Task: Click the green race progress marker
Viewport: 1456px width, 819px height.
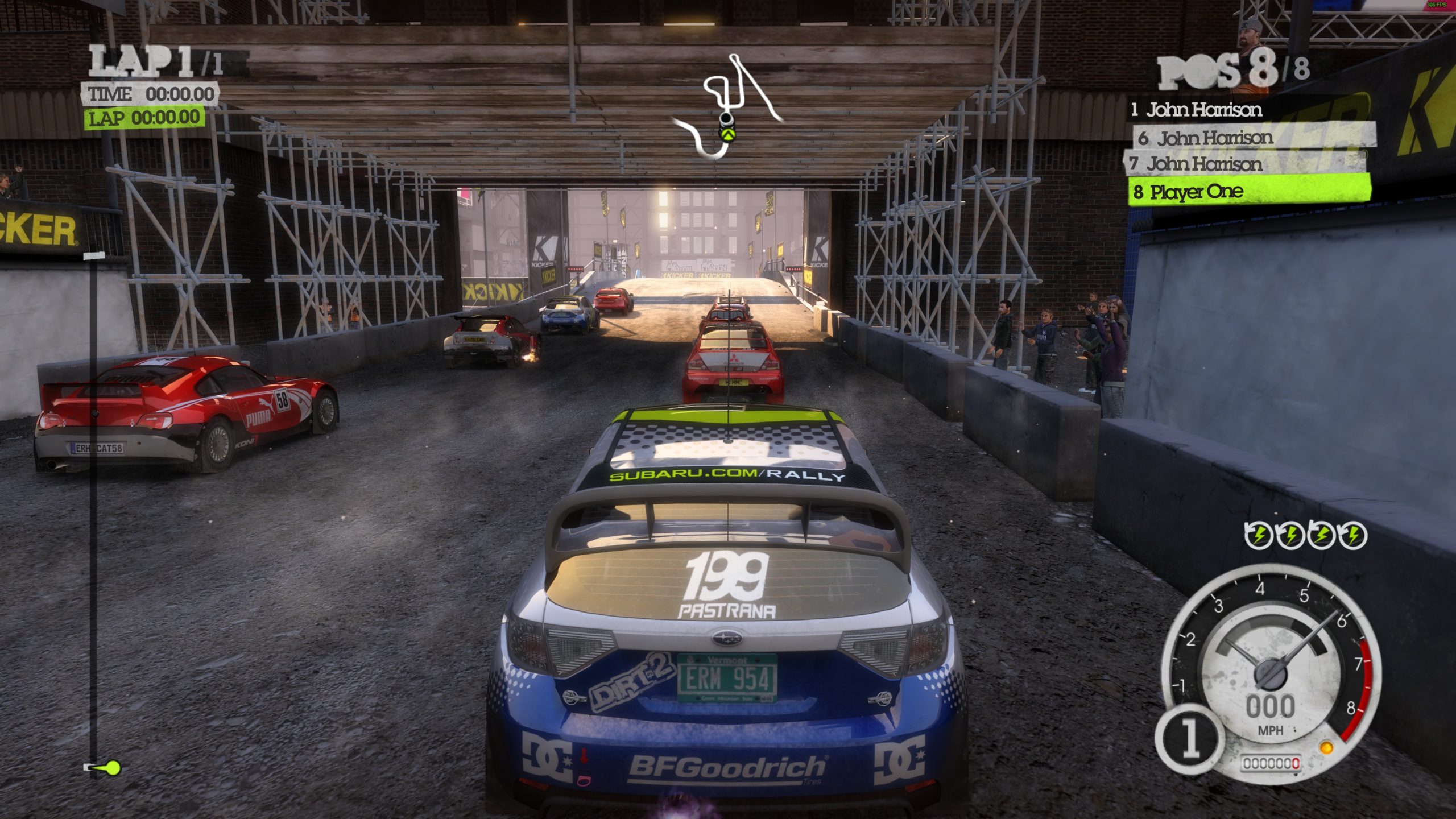Action: 111,768
